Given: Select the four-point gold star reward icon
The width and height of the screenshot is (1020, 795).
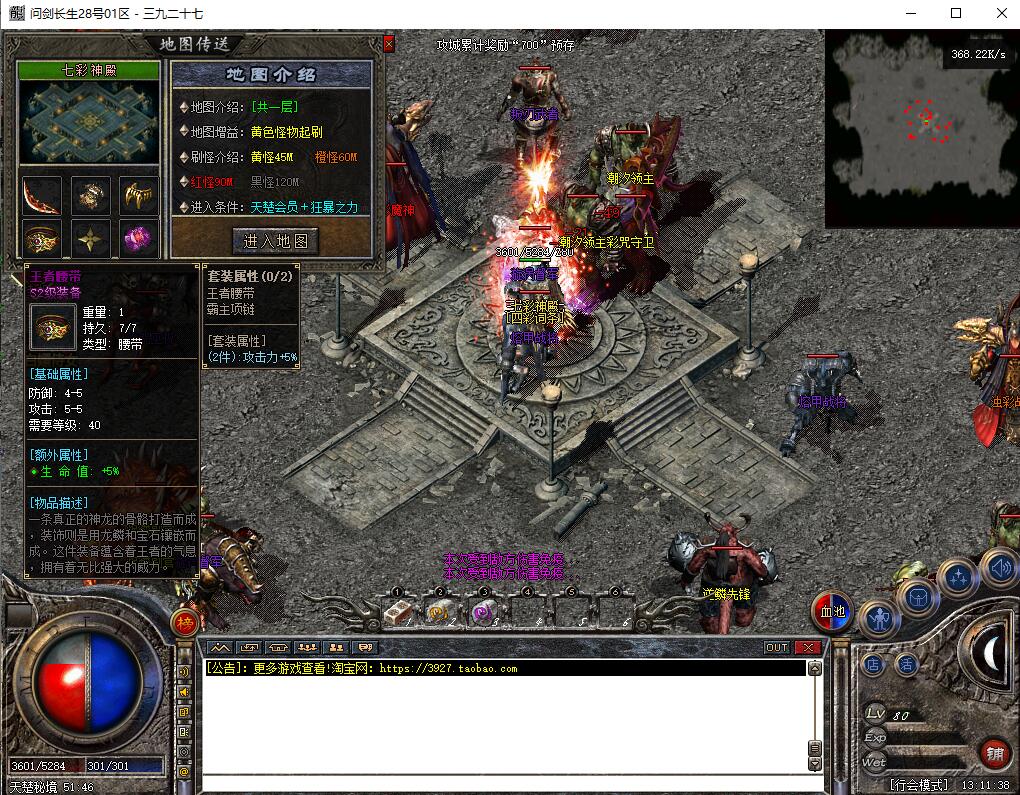Looking at the screenshot, I should [x=90, y=239].
